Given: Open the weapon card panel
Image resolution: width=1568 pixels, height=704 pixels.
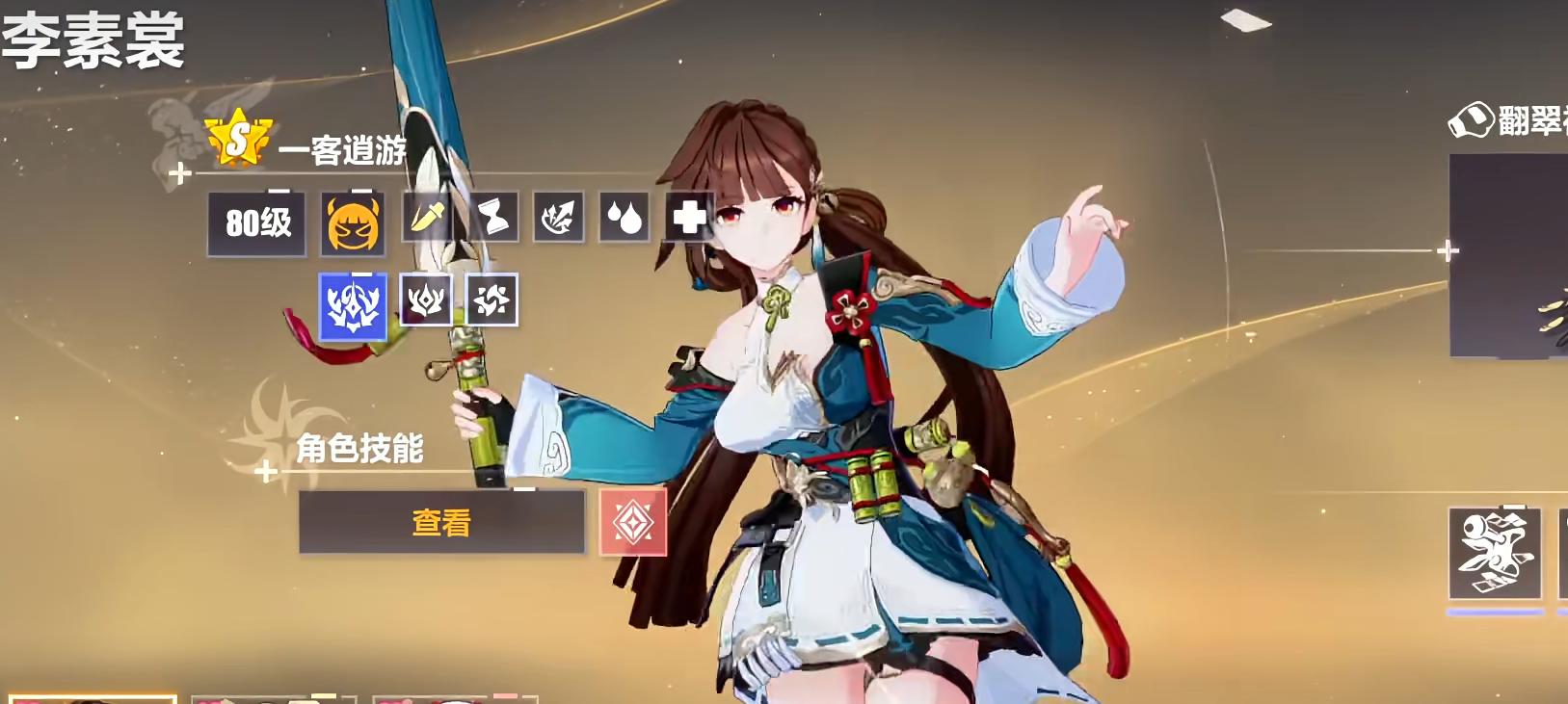Looking at the screenshot, I should (x=1508, y=256).
